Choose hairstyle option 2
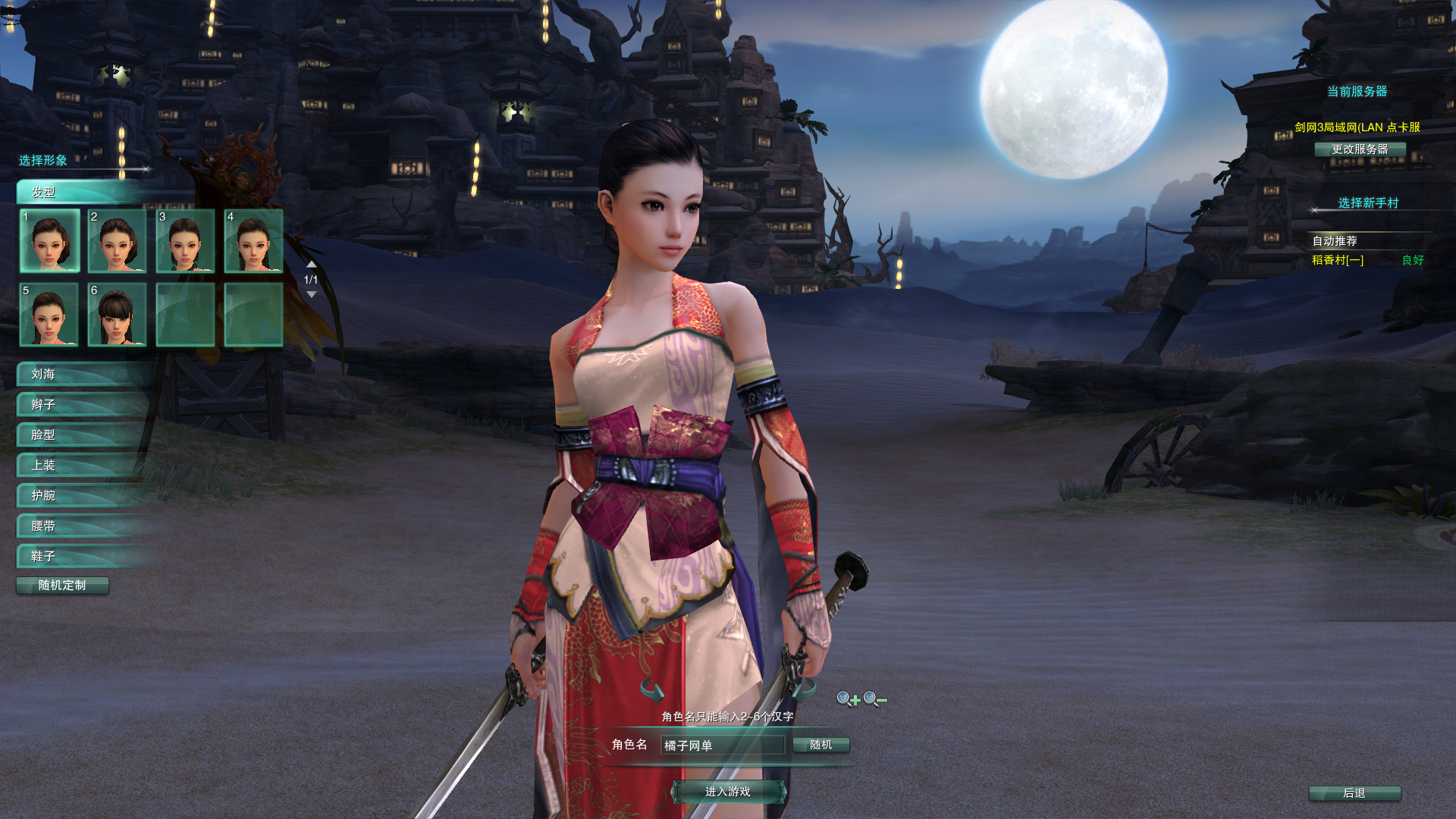 pyautogui.click(x=118, y=241)
